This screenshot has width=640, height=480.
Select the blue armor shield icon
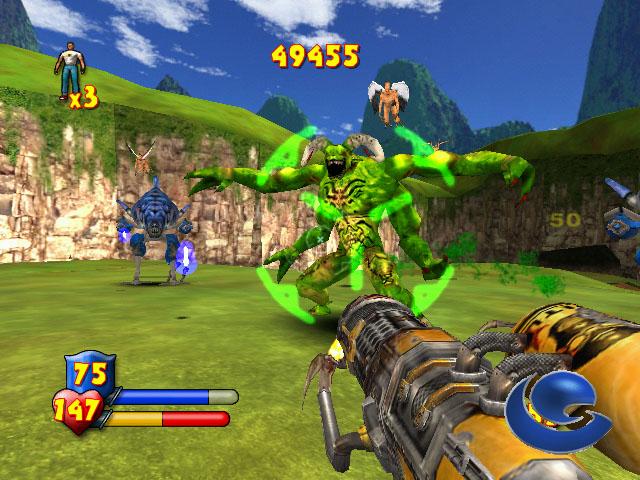click(x=90, y=372)
